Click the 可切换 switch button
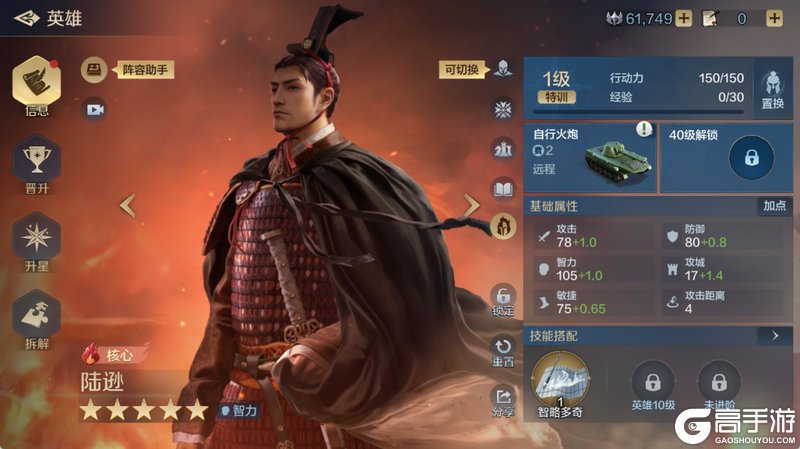Image resolution: width=800 pixels, height=449 pixels. pos(503,69)
